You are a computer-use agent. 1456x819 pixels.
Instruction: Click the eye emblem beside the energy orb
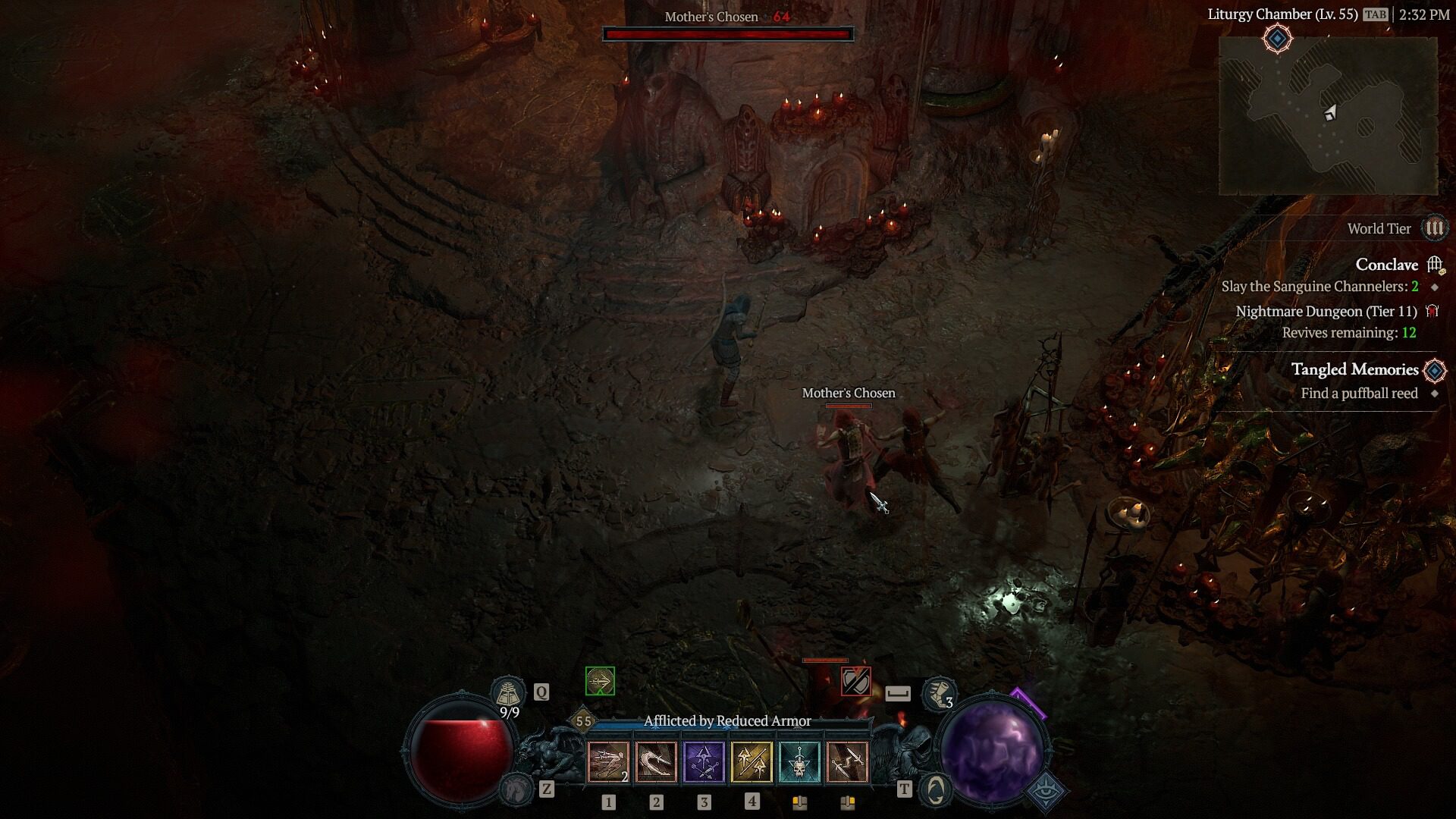tap(1046, 789)
